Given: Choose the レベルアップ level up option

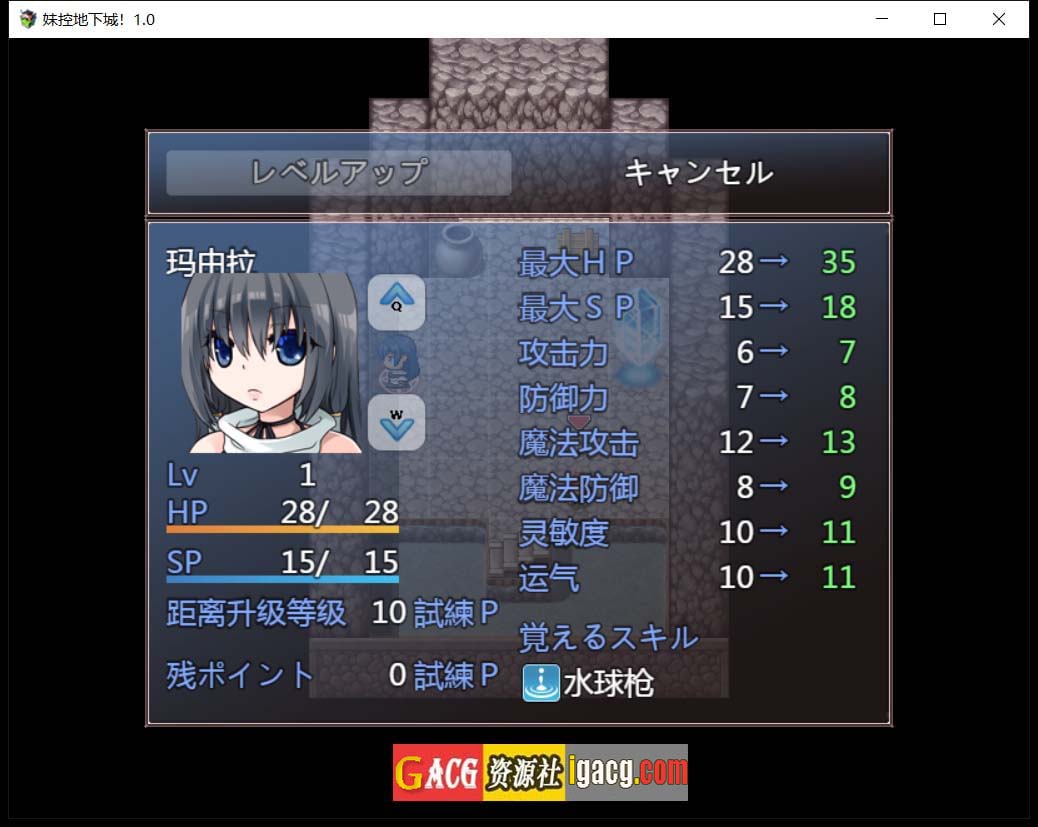Looking at the screenshot, I should tap(339, 173).
